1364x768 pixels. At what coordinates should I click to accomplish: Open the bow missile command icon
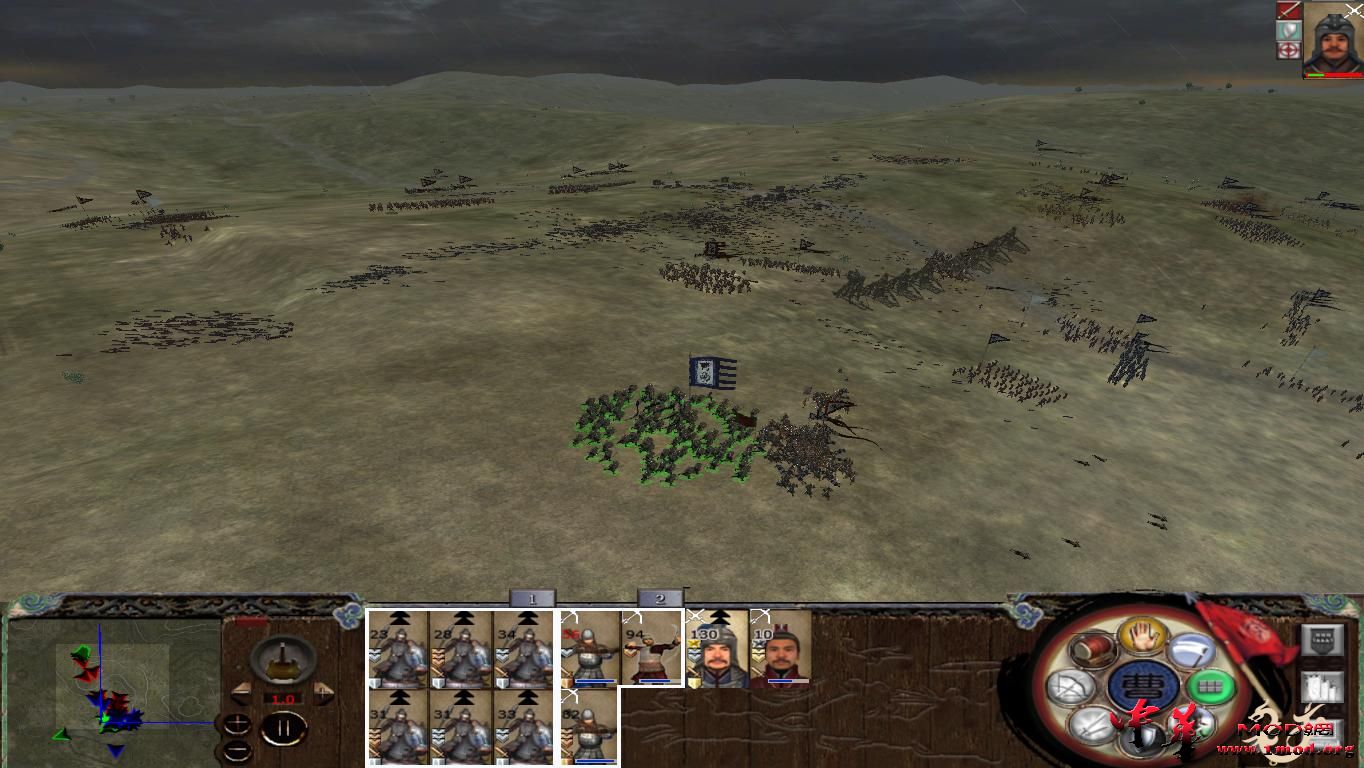(1069, 686)
